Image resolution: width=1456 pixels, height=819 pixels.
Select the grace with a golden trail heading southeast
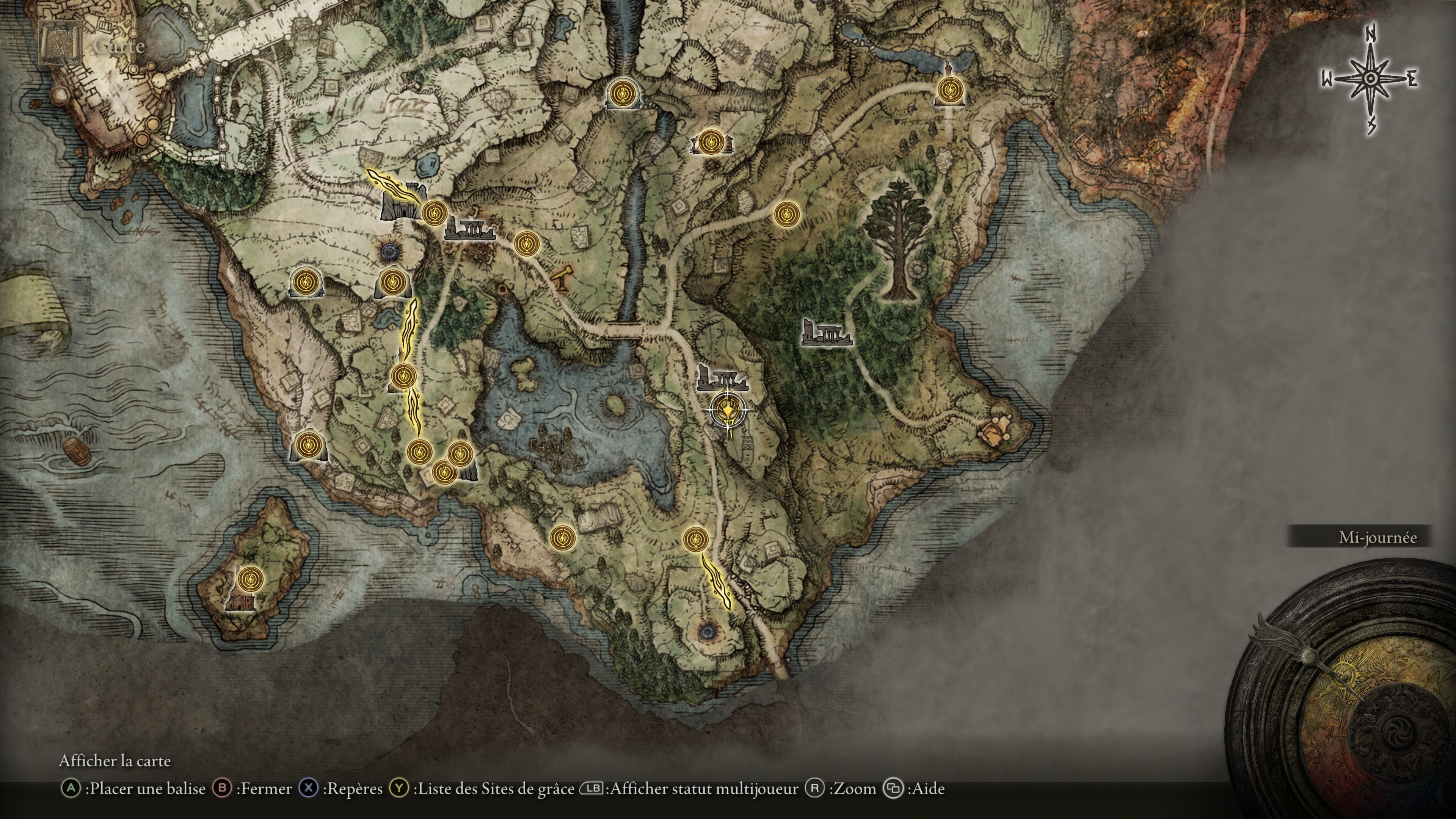[x=695, y=539]
